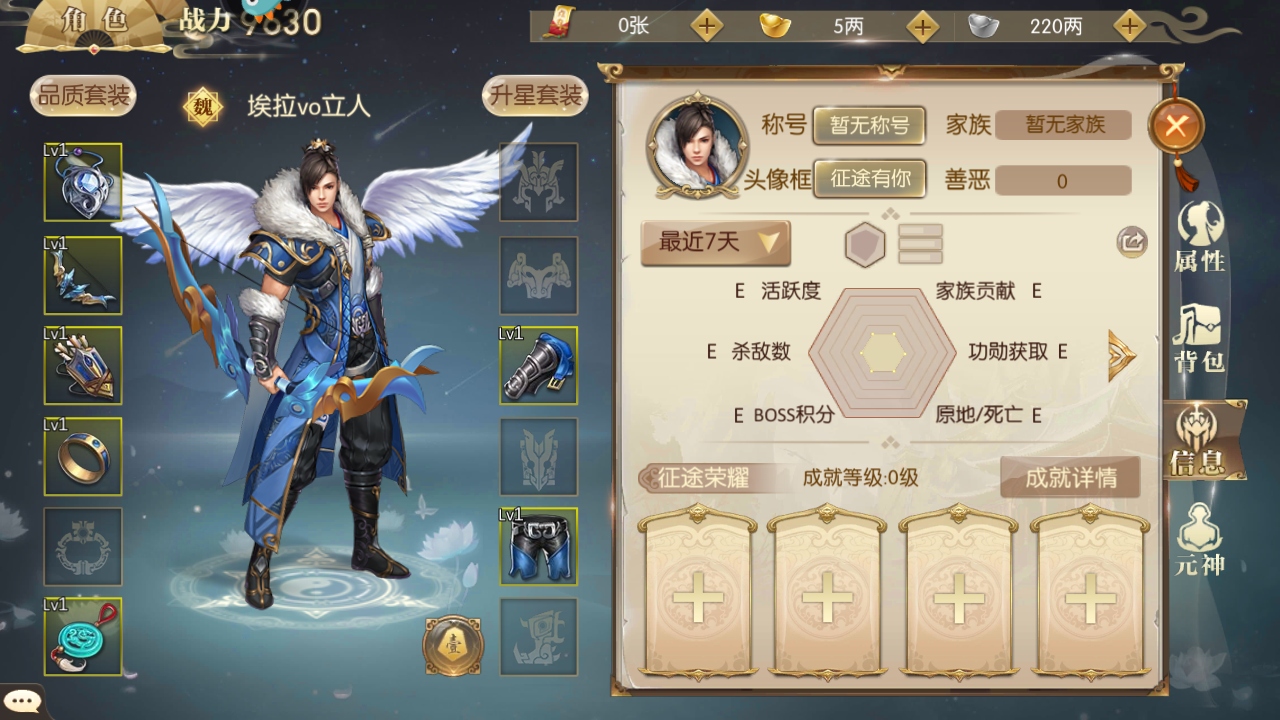Click the 品质套装 quality set button
Screen dimensions: 1280x720
83,96
